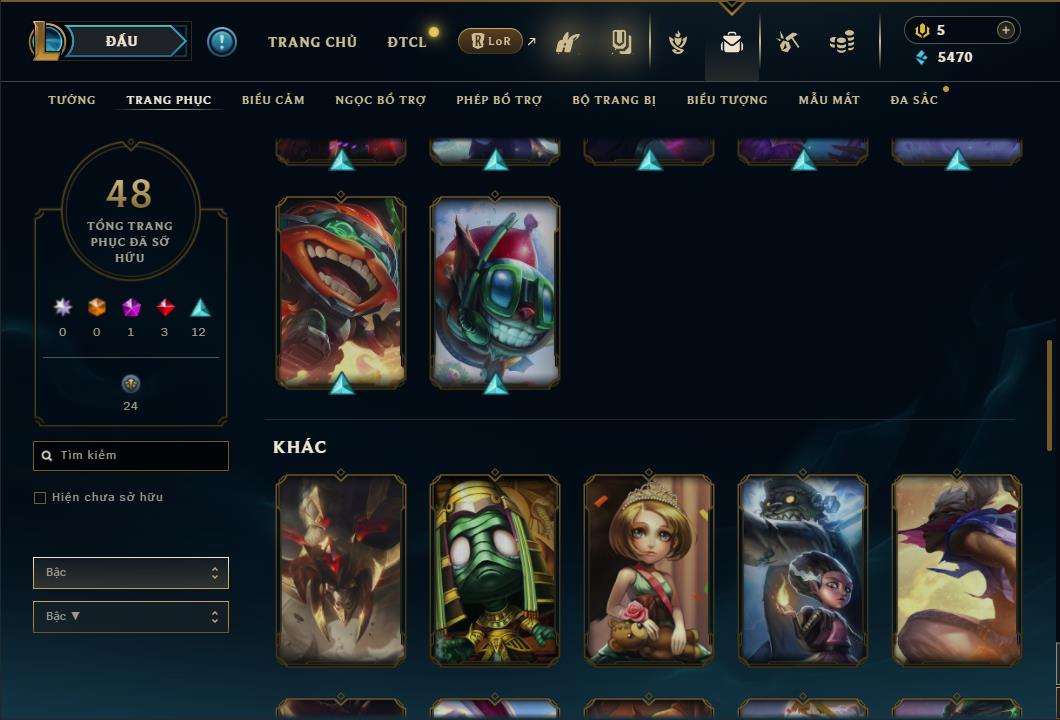Switch to the ĐA SẮC tab
The height and width of the screenshot is (720, 1060).
tap(914, 100)
